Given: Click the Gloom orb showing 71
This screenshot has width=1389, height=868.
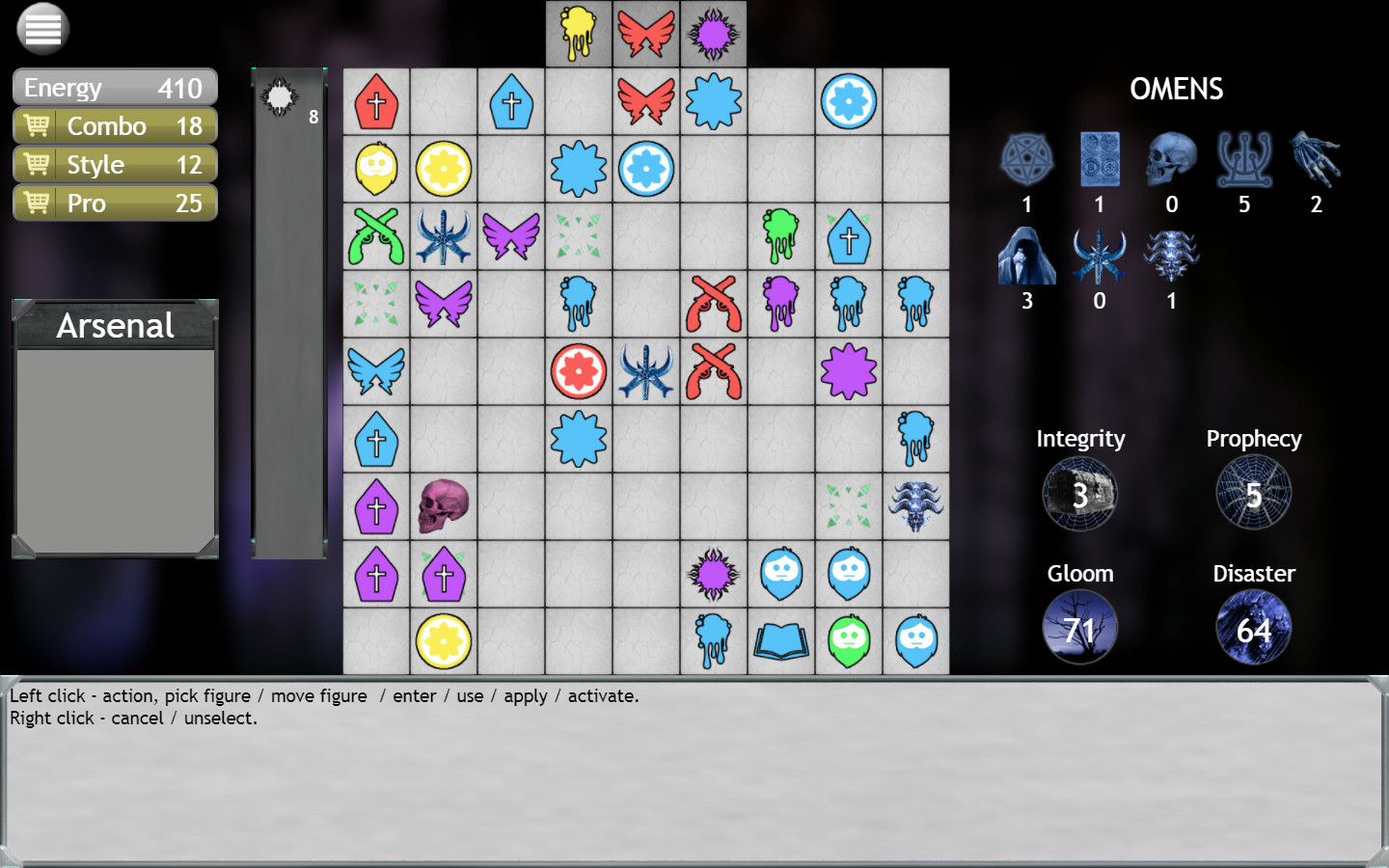Looking at the screenshot, I should (1079, 627).
